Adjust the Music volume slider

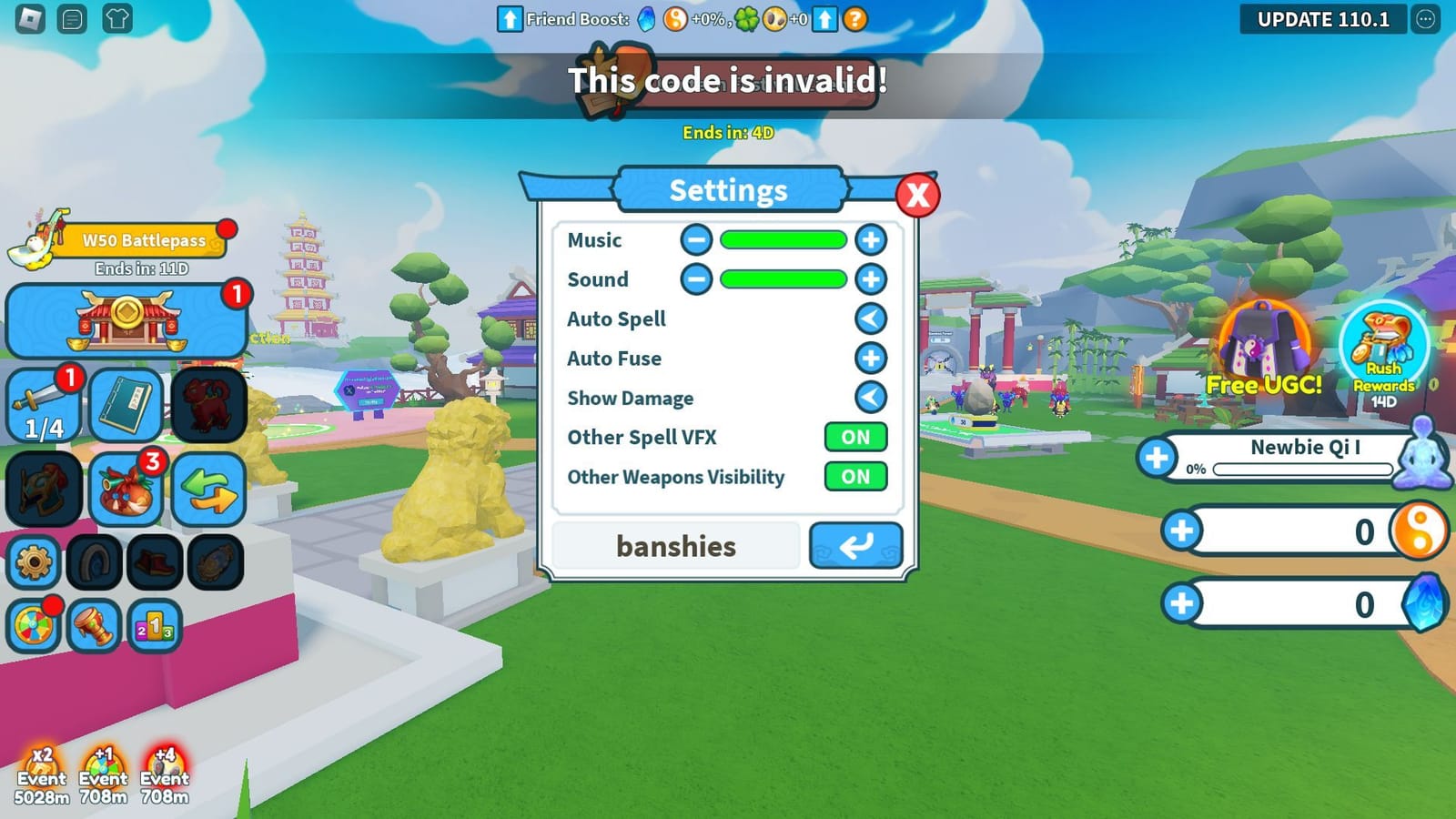tap(784, 239)
